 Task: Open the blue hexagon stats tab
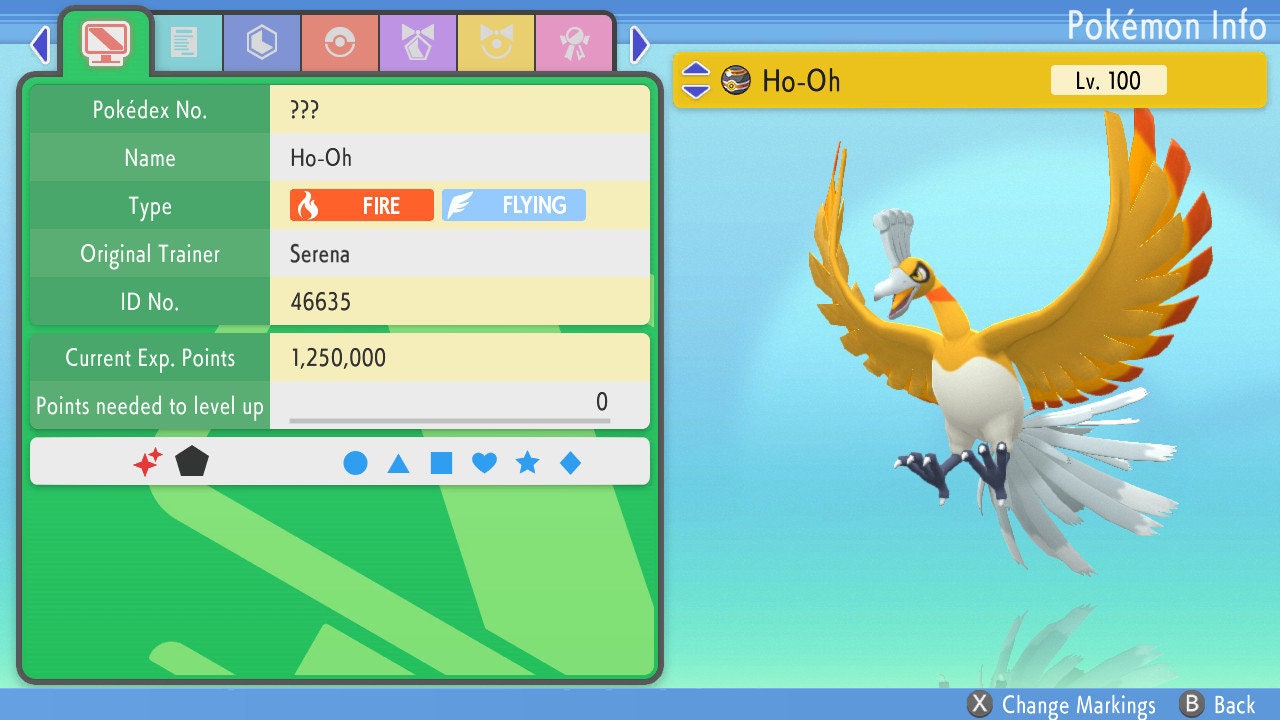pos(261,43)
